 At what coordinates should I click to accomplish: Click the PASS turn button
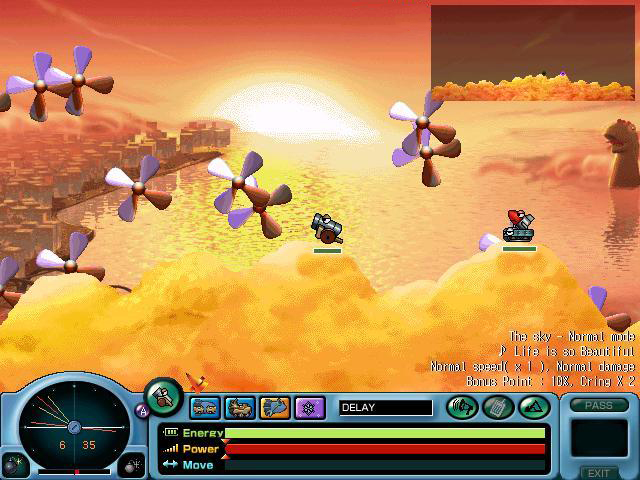point(599,405)
